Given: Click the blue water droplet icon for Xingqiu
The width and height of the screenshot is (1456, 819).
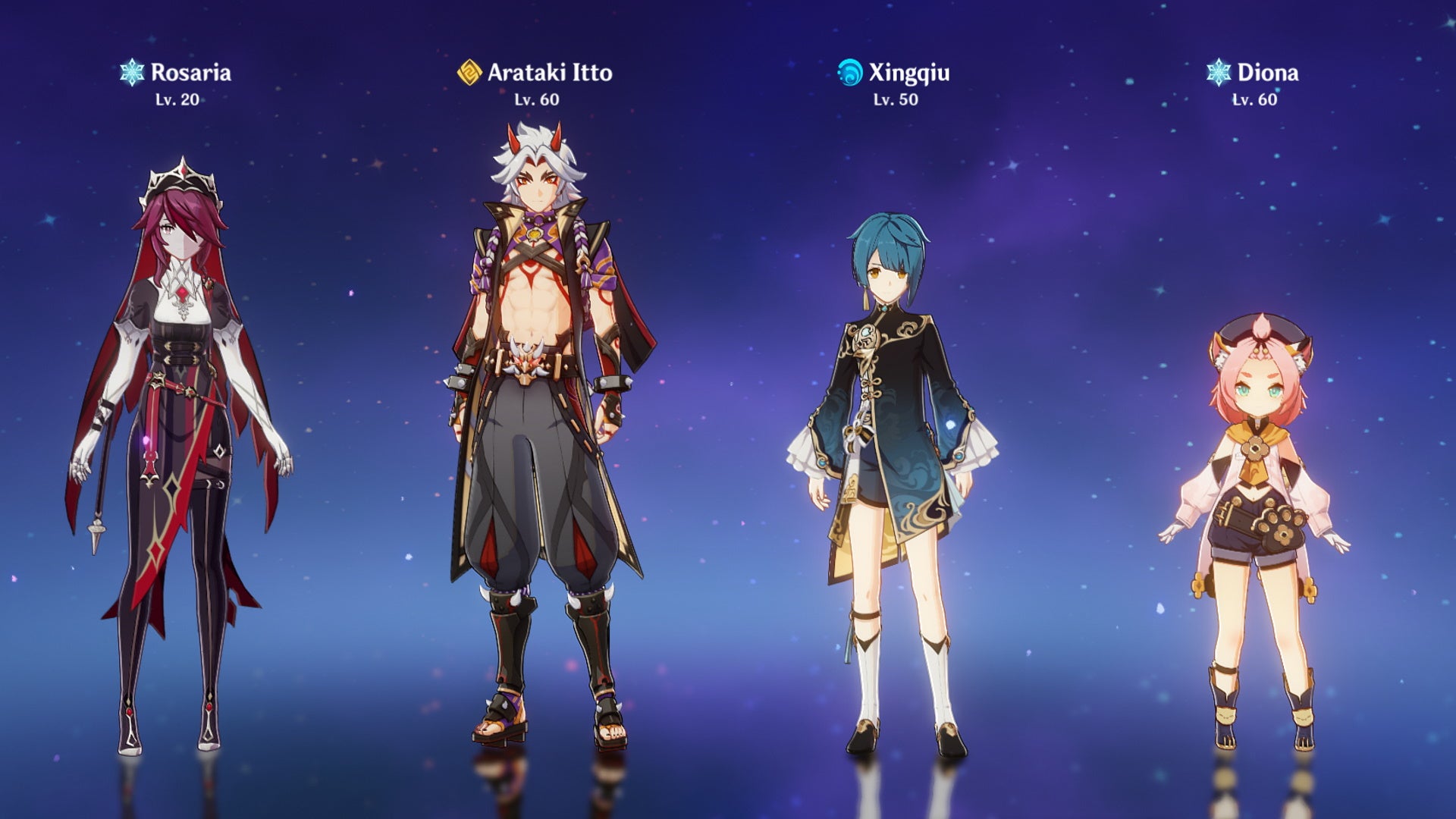Looking at the screenshot, I should coord(849,73).
